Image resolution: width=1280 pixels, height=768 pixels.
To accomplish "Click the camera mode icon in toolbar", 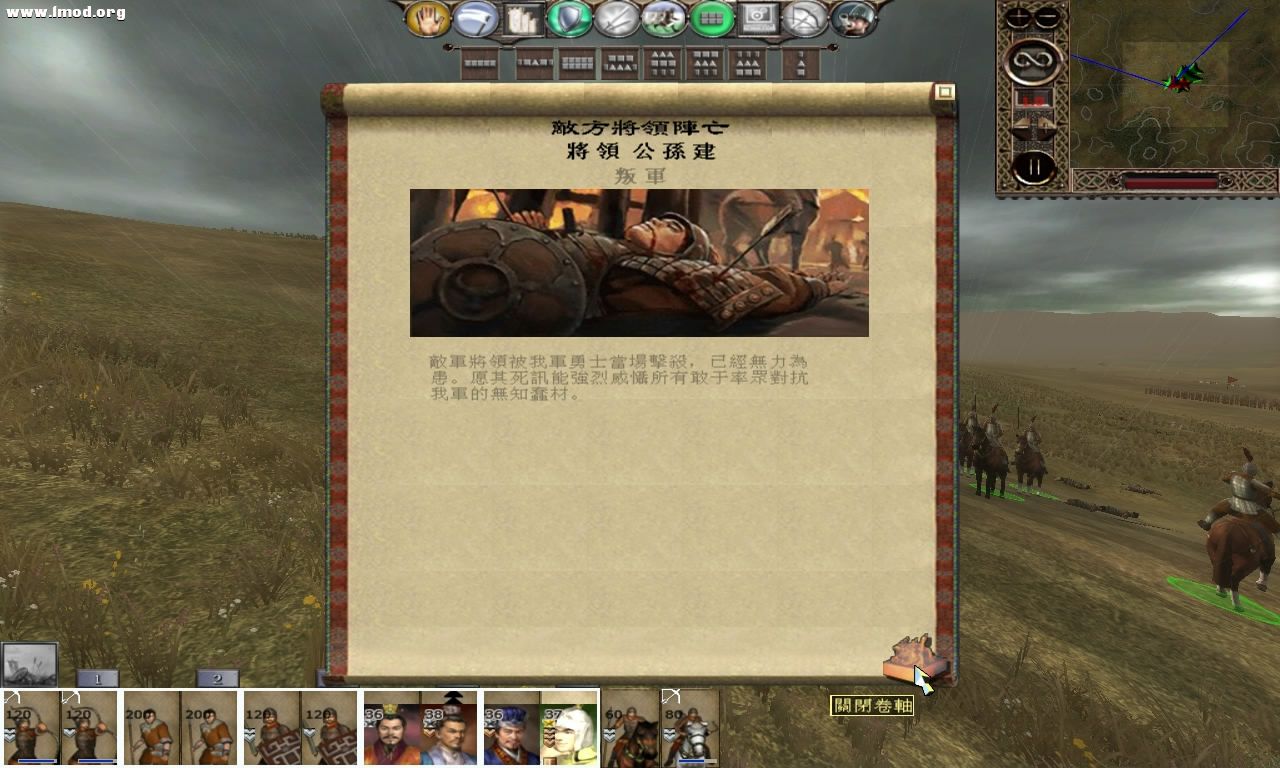I will point(757,17).
